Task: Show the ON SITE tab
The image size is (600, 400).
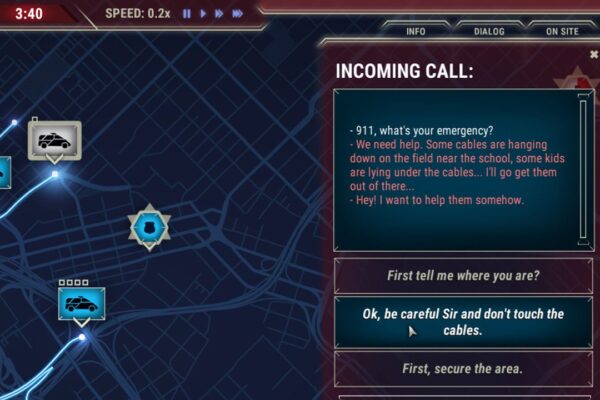Action: (x=562, y=31)
